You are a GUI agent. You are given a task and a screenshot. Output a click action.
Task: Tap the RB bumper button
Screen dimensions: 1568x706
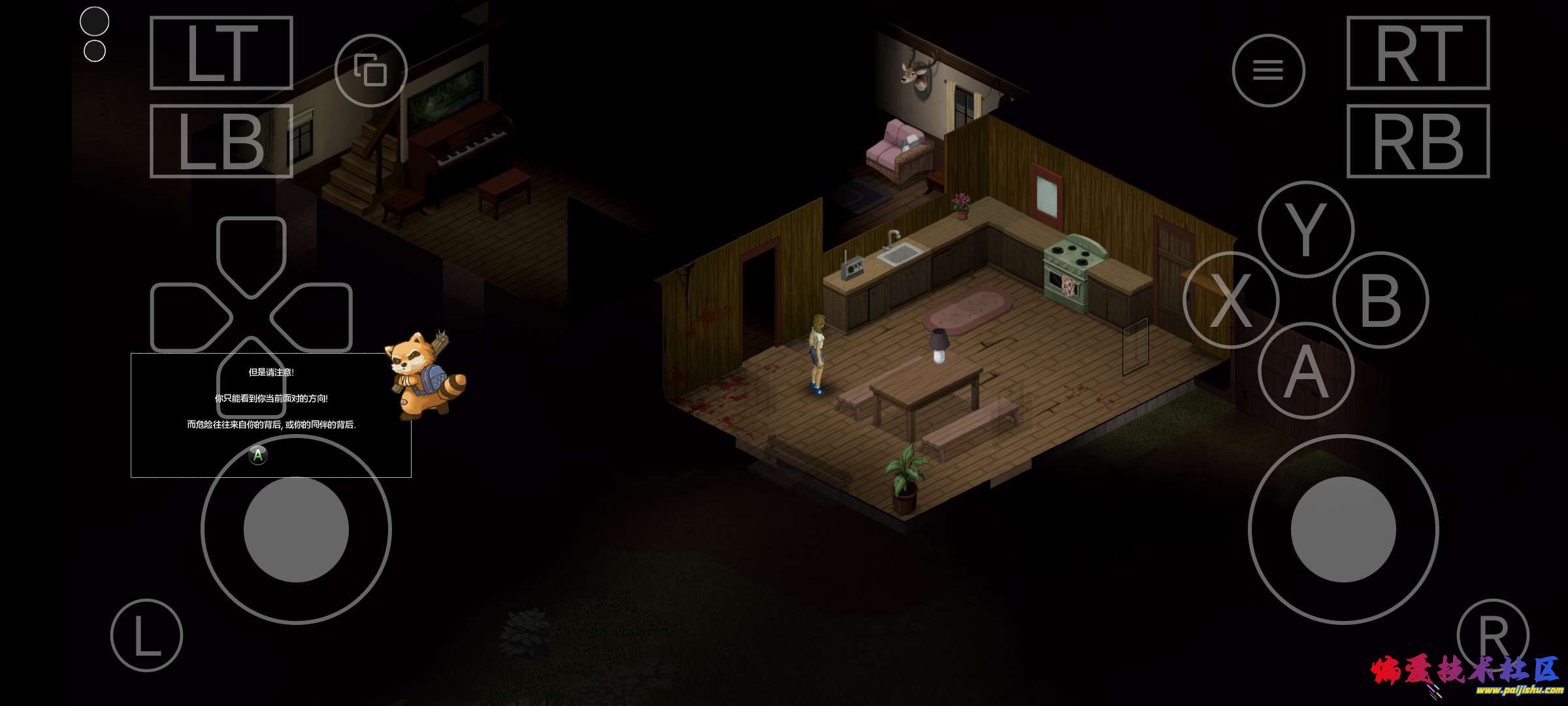[x=1418, y=141]
